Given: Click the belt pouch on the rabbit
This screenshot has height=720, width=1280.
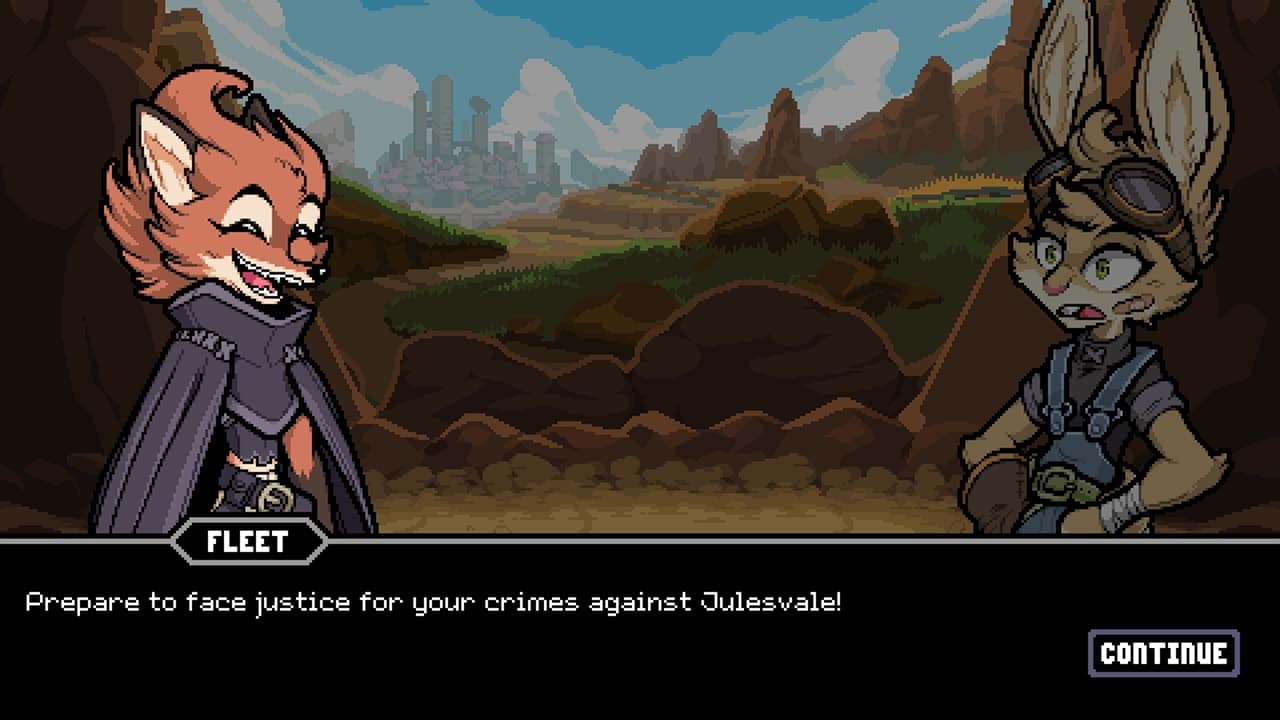Looking at the screenshot, I should [1055, 485].
